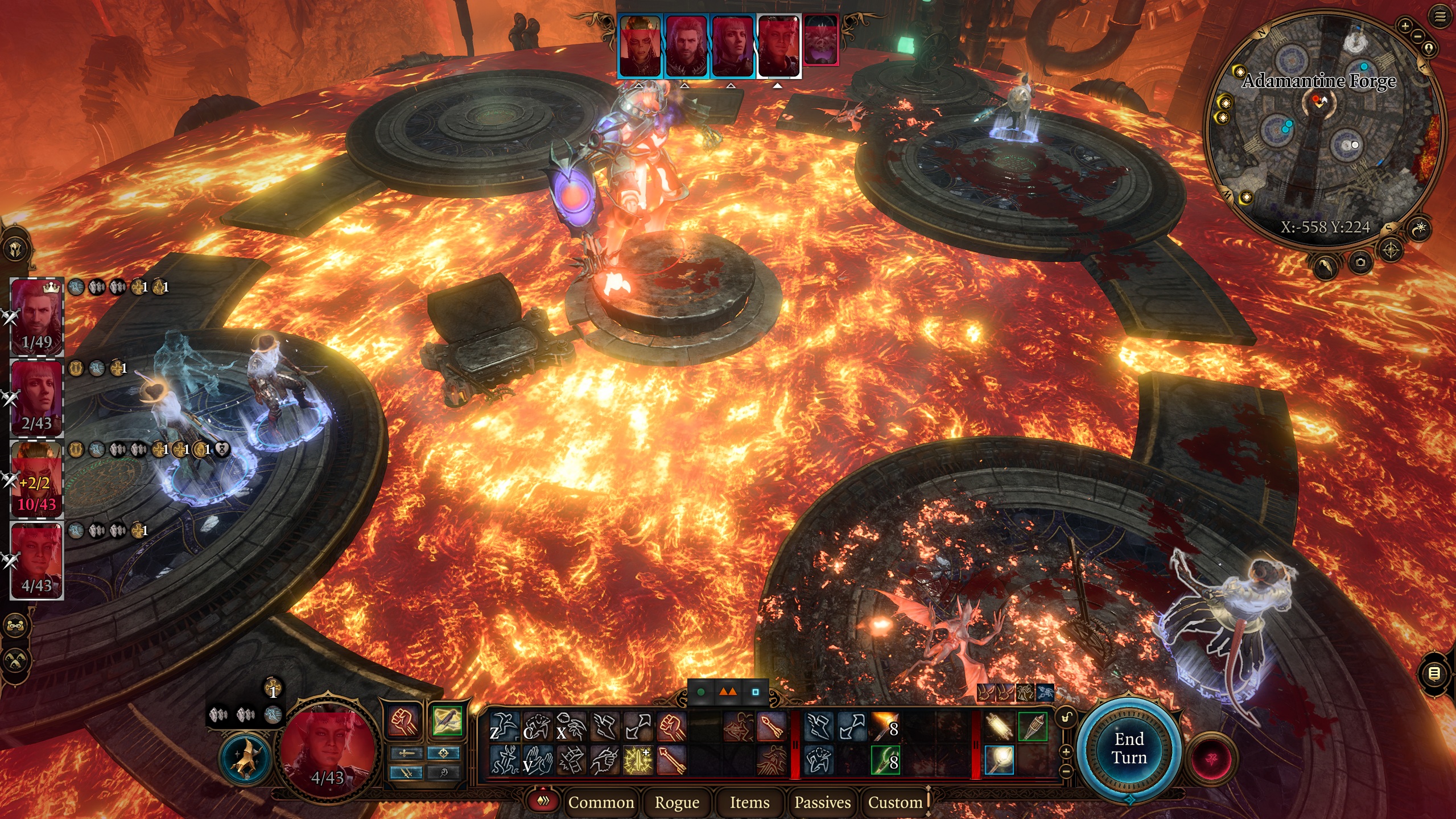Select the last enemy portrait in turn order
This screenshot has height=819, width=1456.
(x=820, y=40)
